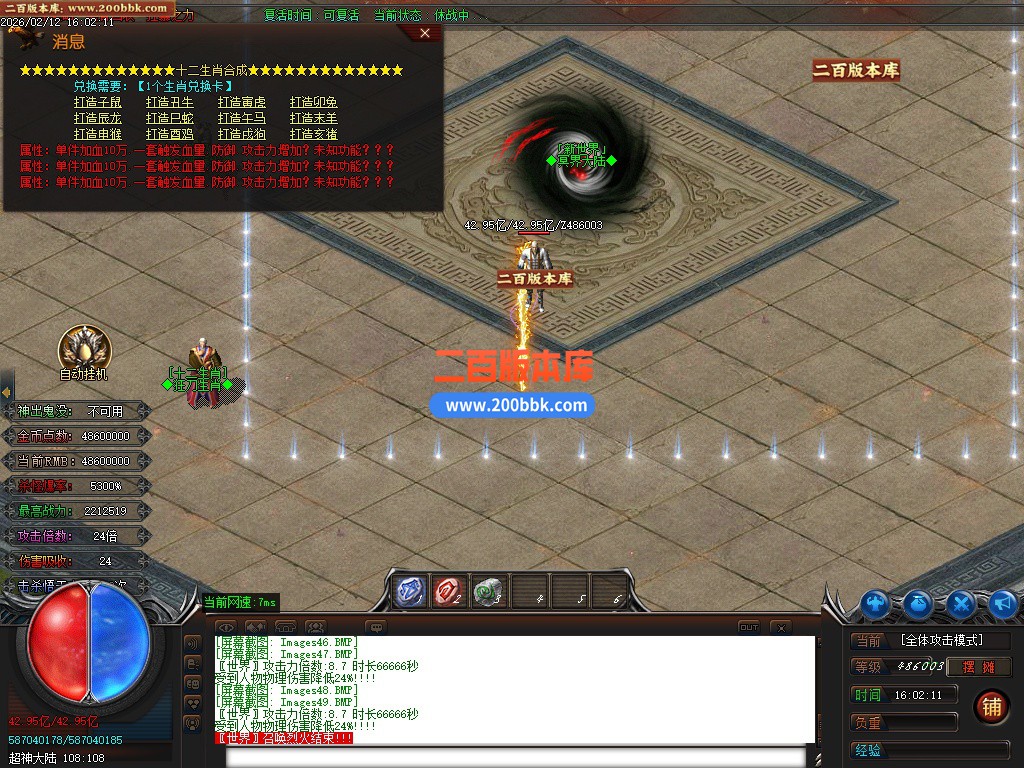The image size is (1024, 768).
Task: Click the blue megaphone icon
Action: pyautogui.click(x=1003, y=604)
